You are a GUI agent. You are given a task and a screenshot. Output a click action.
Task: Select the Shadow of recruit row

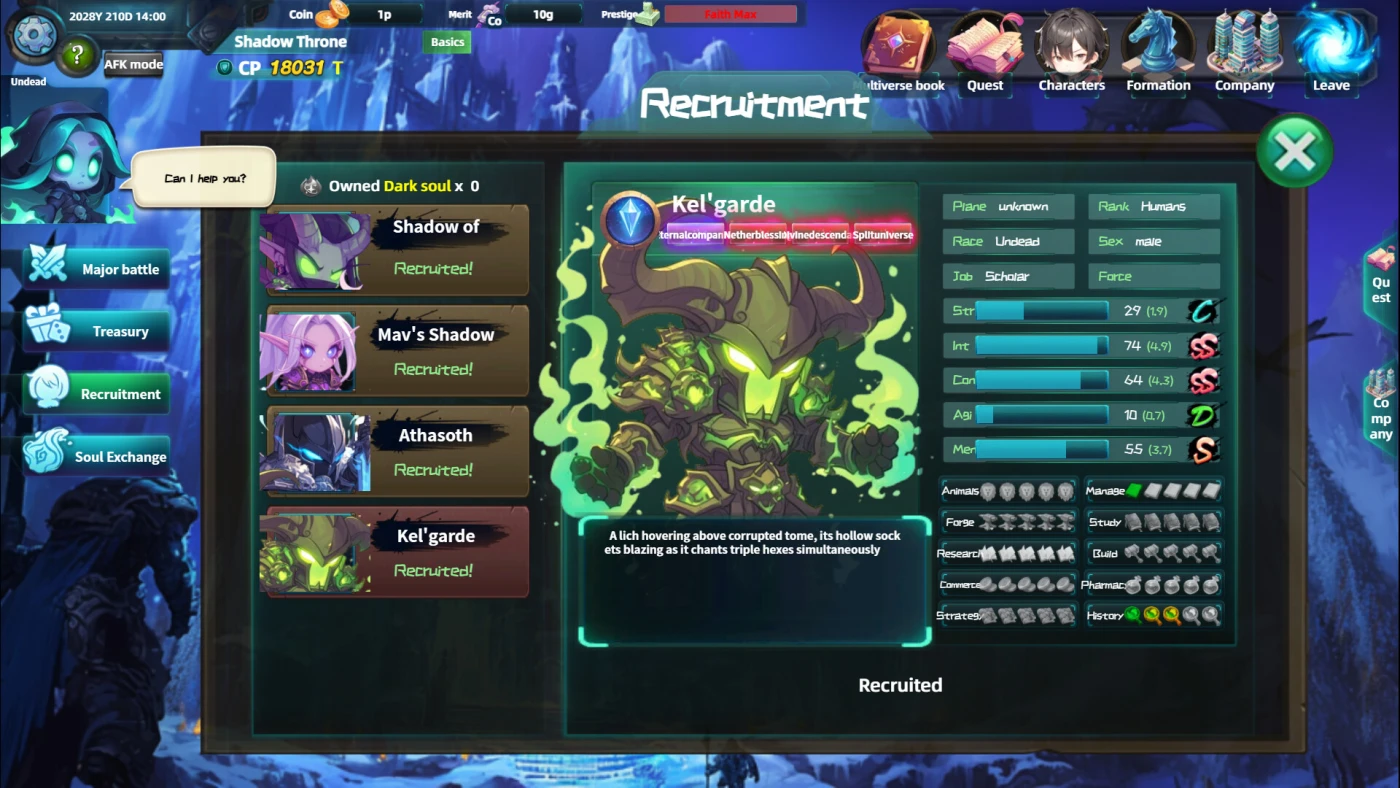tap(396, 250)
